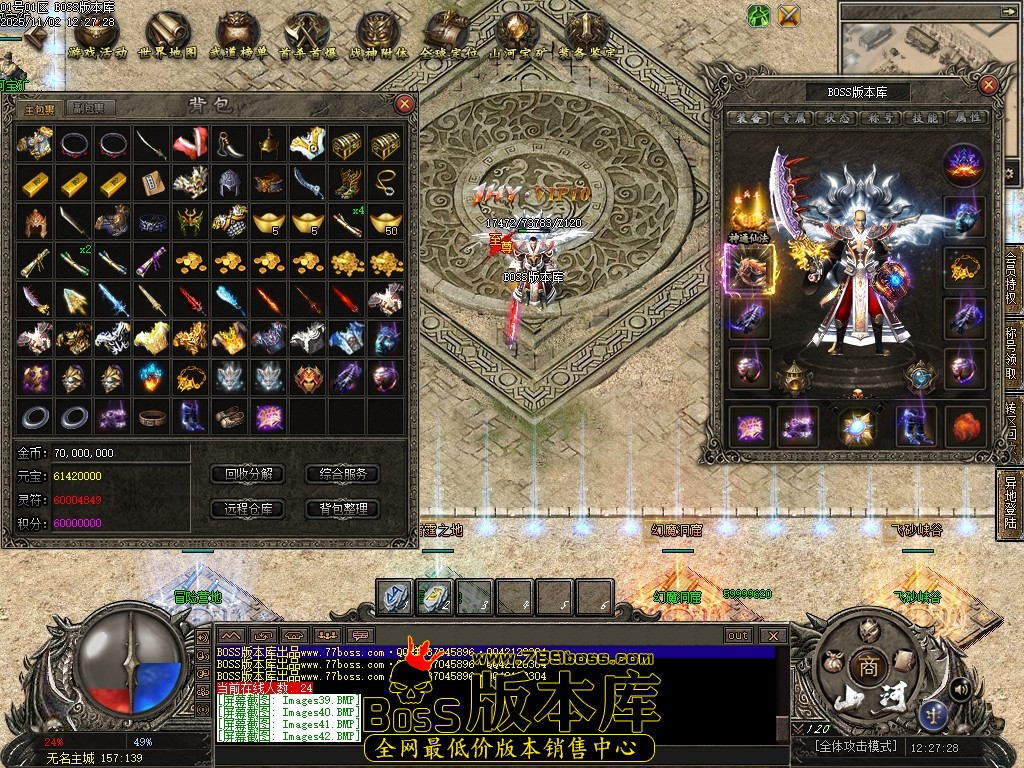Activate the 战神附体 icon
The height and width of the screenshot is (768, 1024).
click(x=378, y=35)
